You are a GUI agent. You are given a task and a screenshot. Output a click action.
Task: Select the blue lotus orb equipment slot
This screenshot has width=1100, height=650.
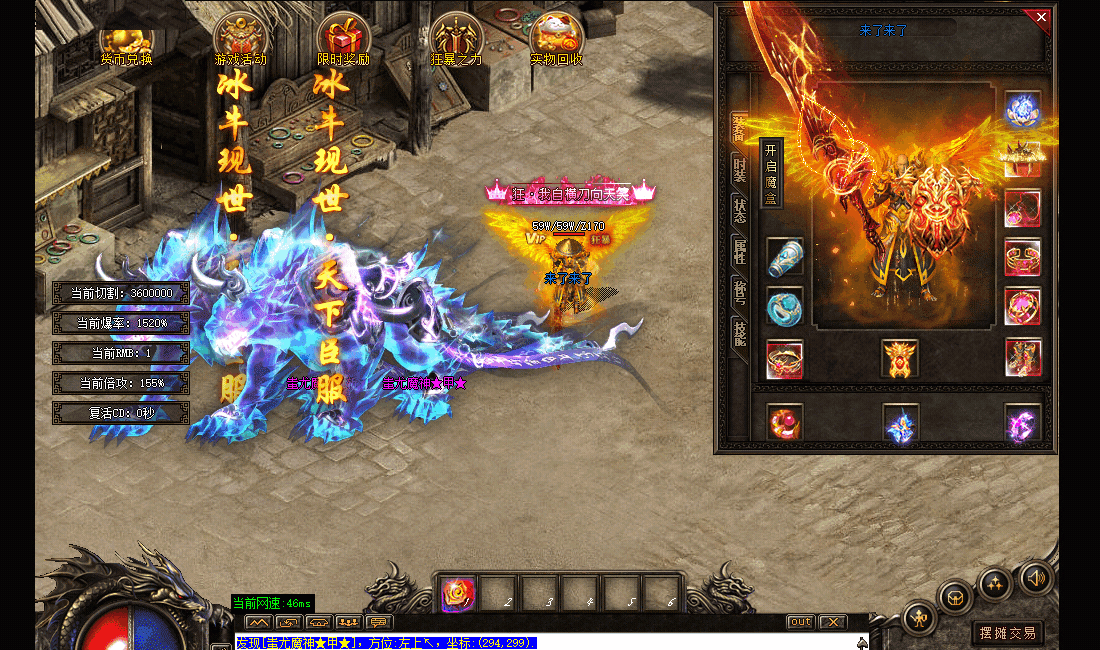(x=1023, y=109)
